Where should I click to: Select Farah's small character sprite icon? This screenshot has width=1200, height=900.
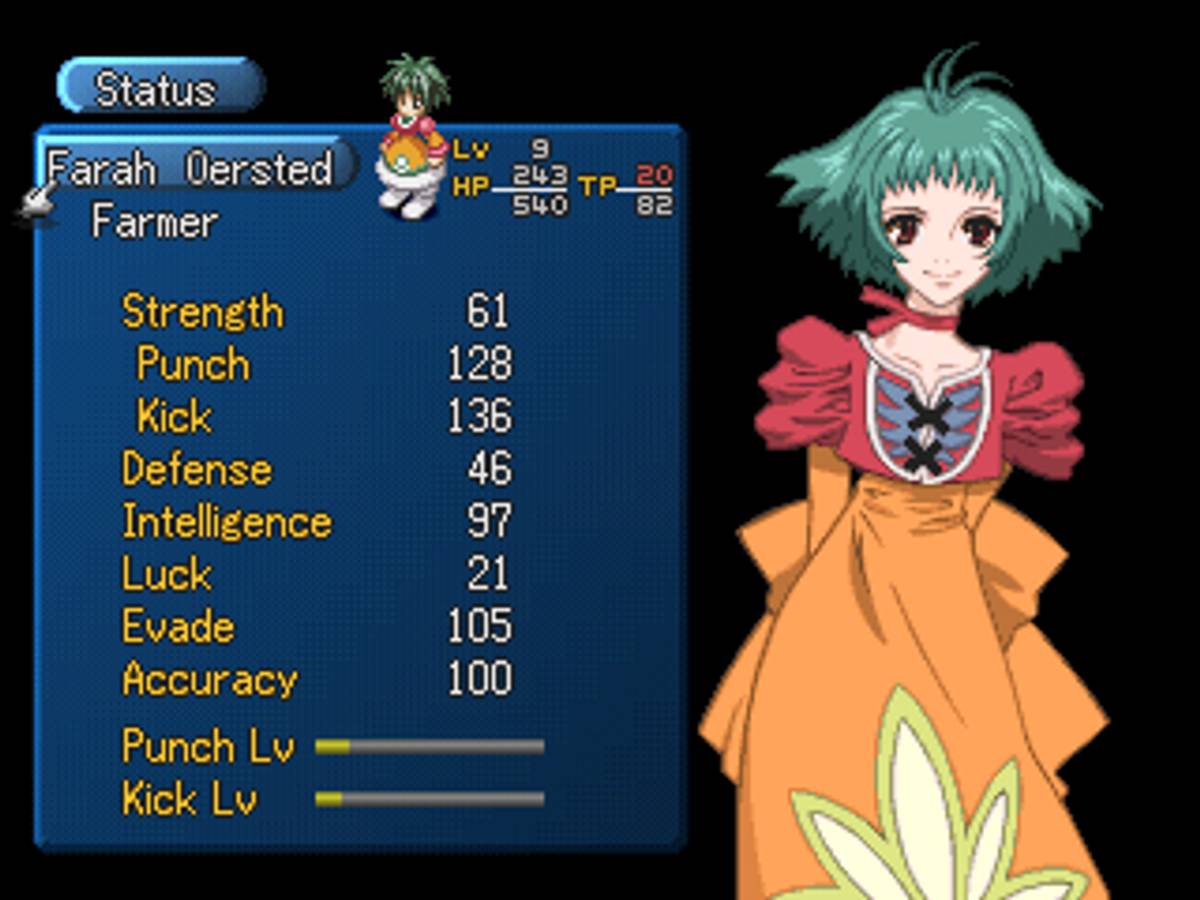[414, 137]
